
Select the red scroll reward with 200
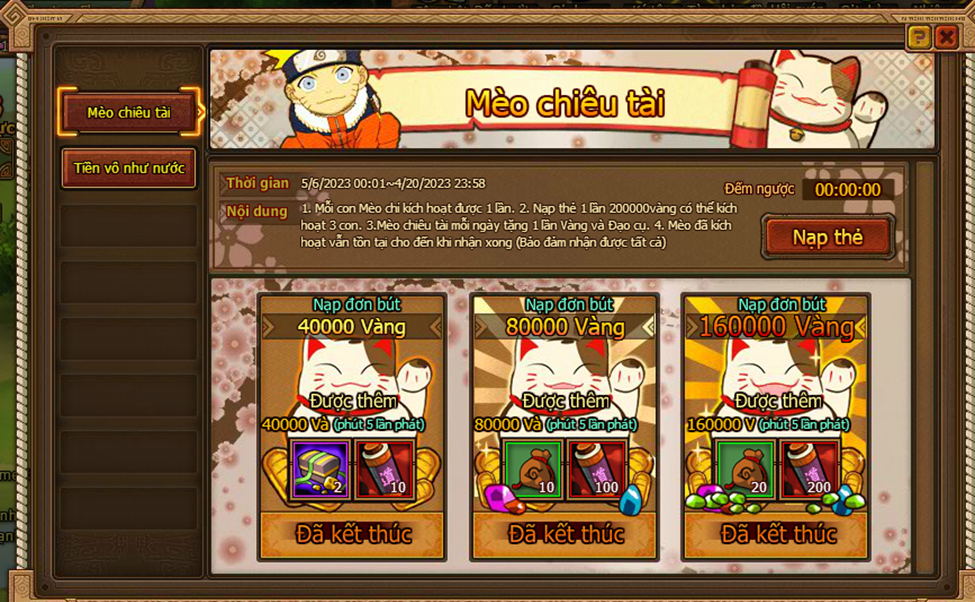point(809,470)
